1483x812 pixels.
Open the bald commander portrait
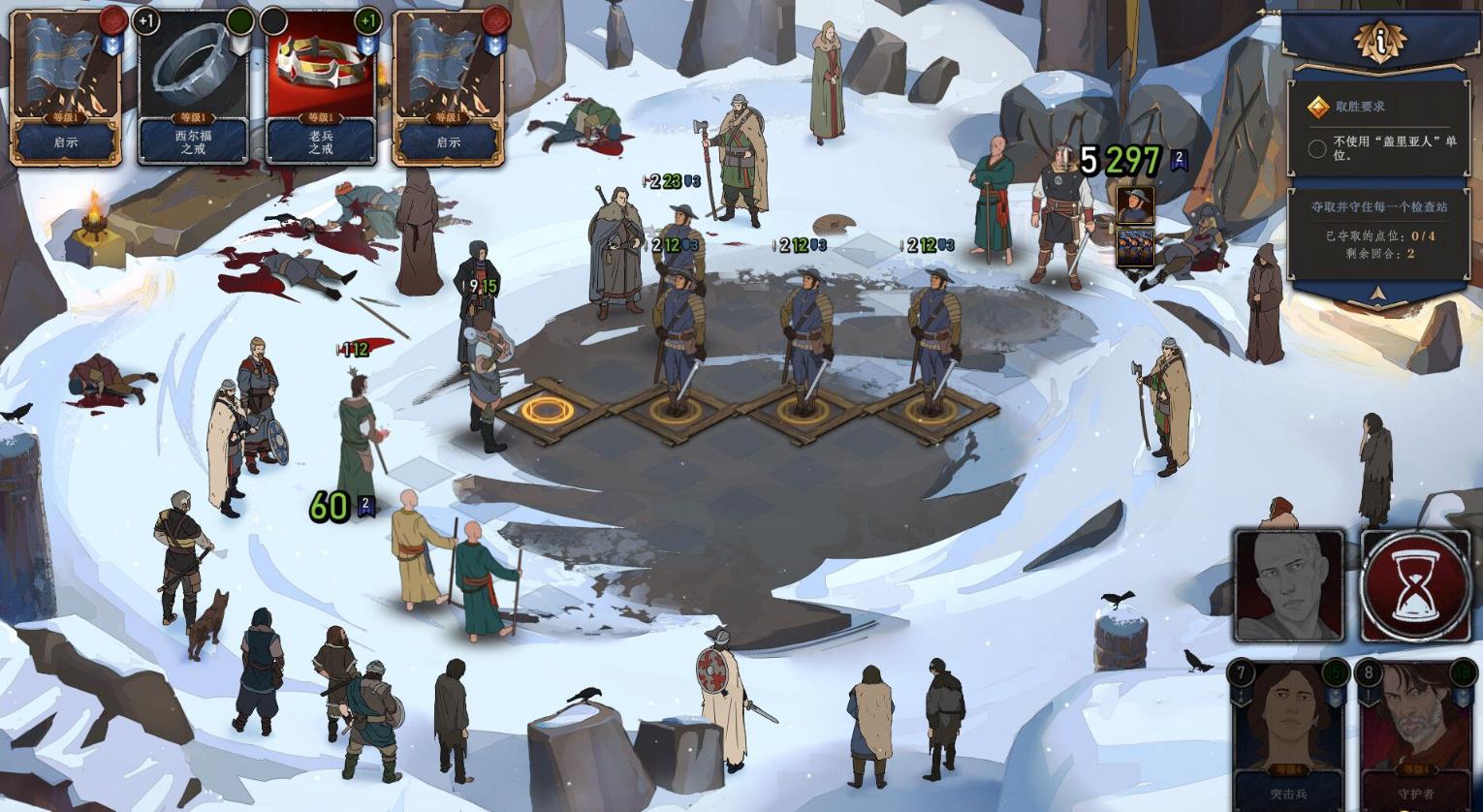pyautogui.click(x=1288, y=584)
